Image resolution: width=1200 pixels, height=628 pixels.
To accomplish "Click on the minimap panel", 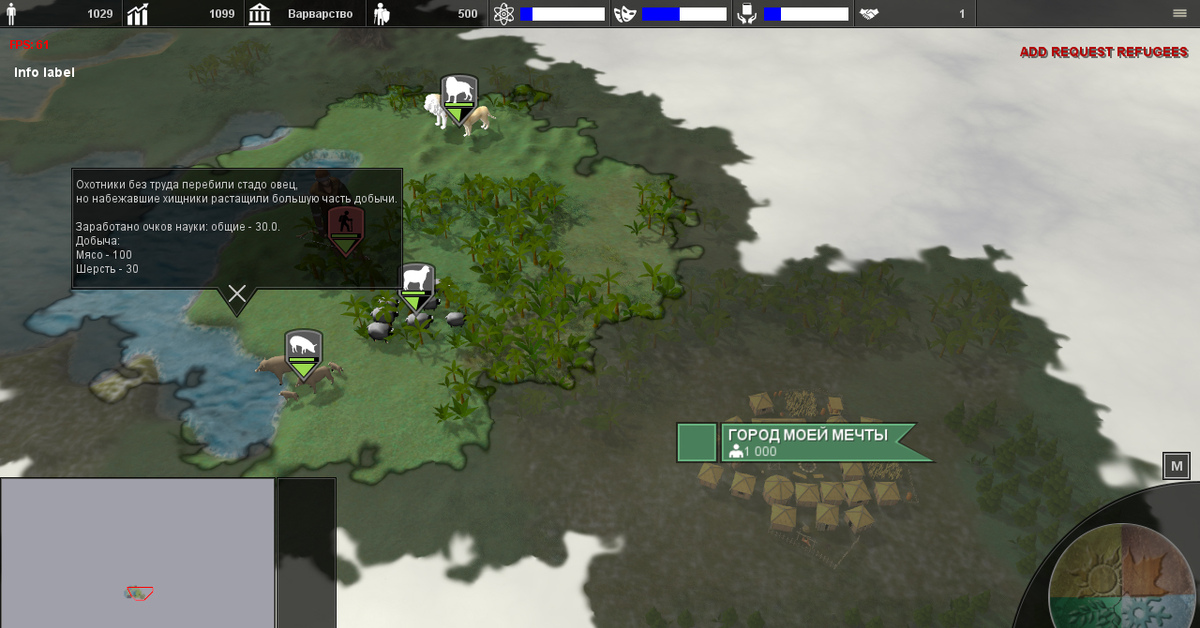I will coord(138,552).
